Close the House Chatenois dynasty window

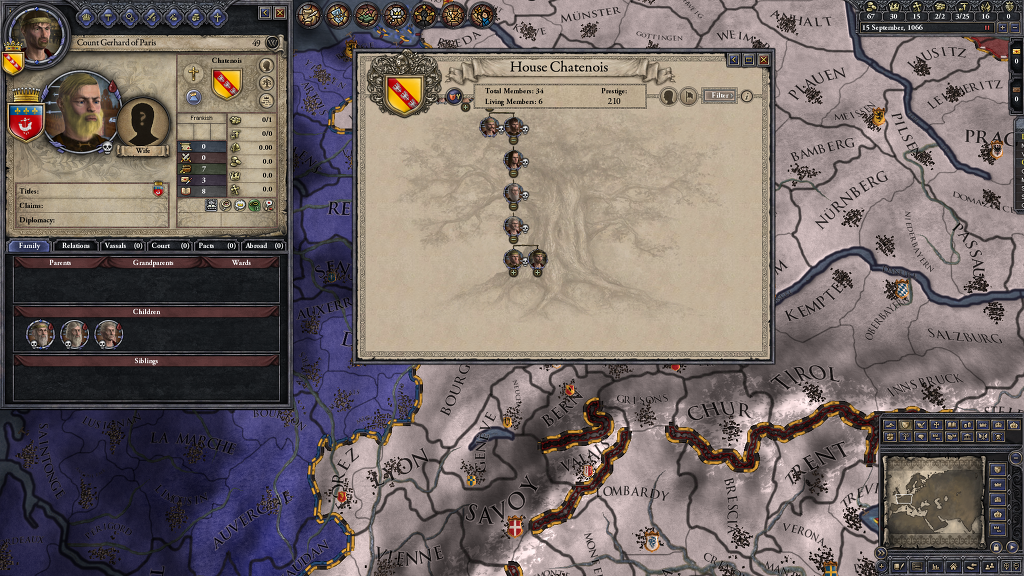tap(764, 60)
